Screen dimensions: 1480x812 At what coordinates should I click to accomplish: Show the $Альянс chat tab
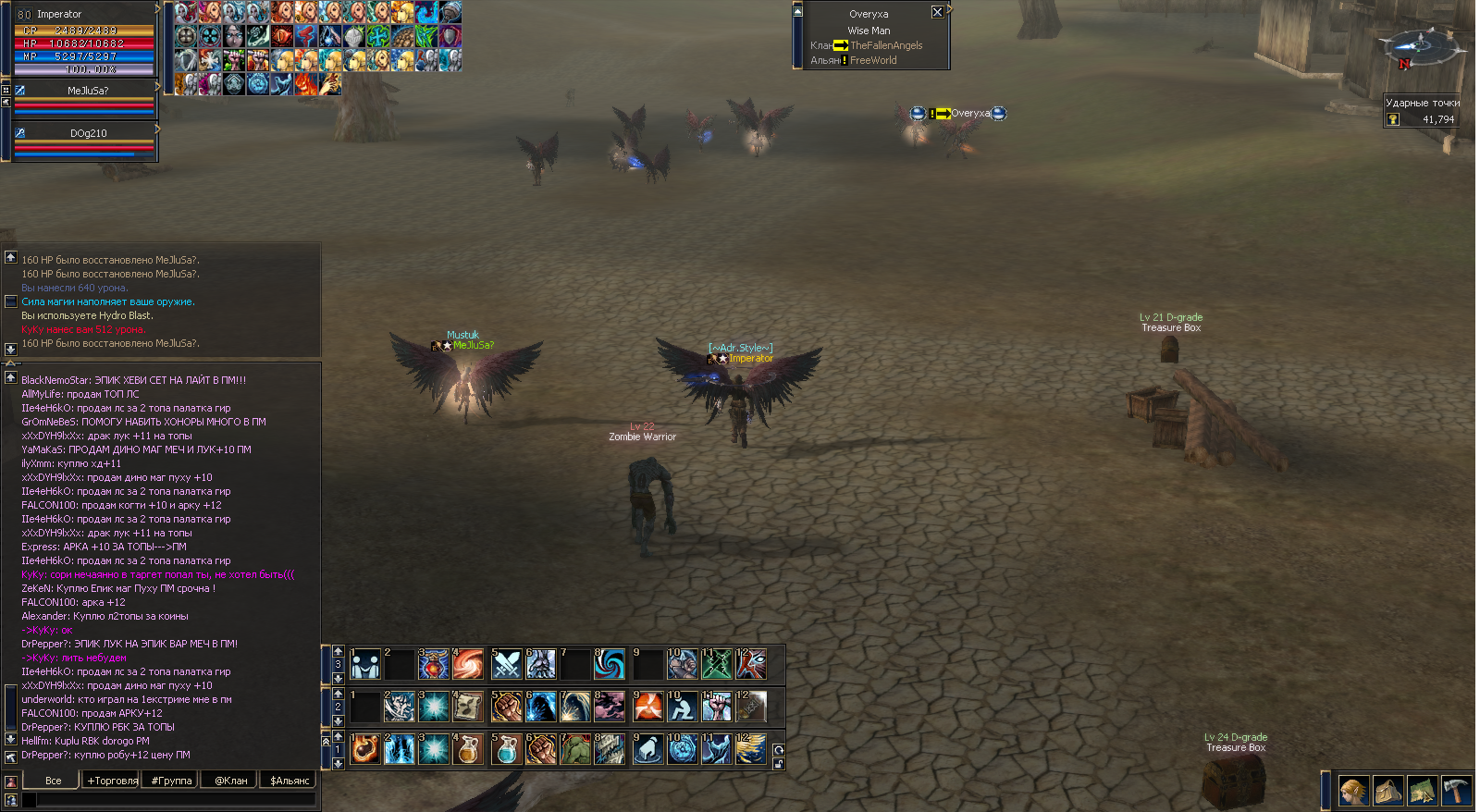pos(290,781)
